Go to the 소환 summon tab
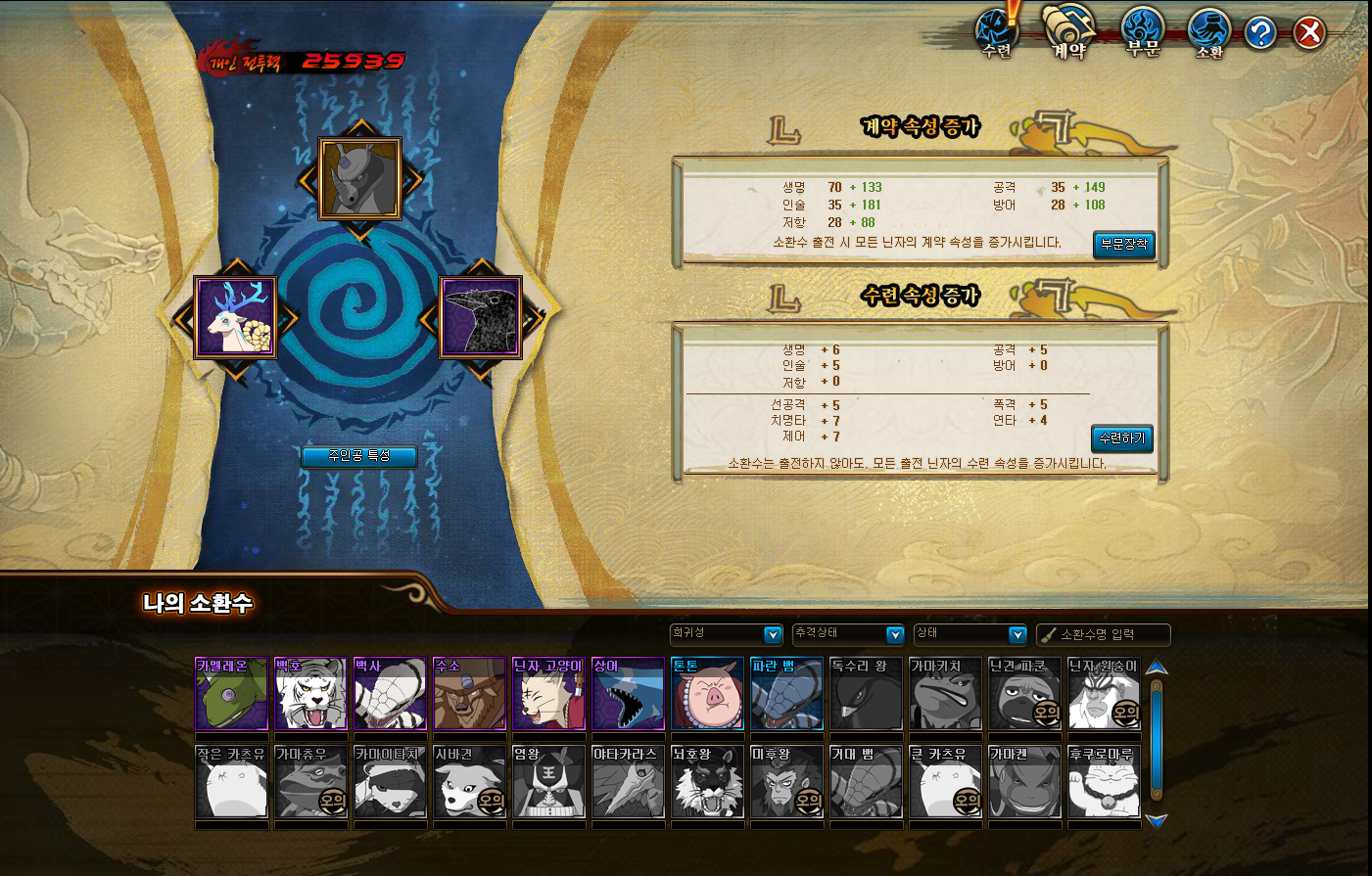The image size is (1372, 876). coord(1209,33)
